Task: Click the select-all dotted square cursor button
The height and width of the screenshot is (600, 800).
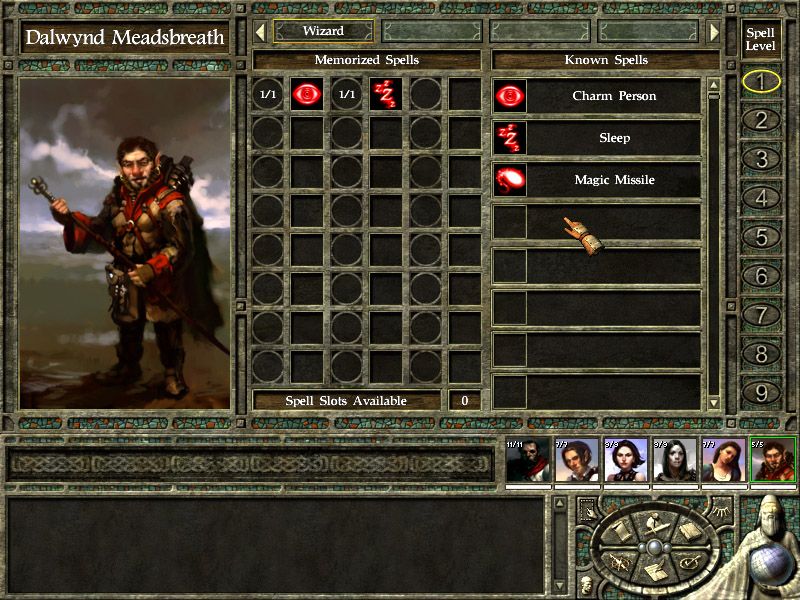Action: pos(587,509)
